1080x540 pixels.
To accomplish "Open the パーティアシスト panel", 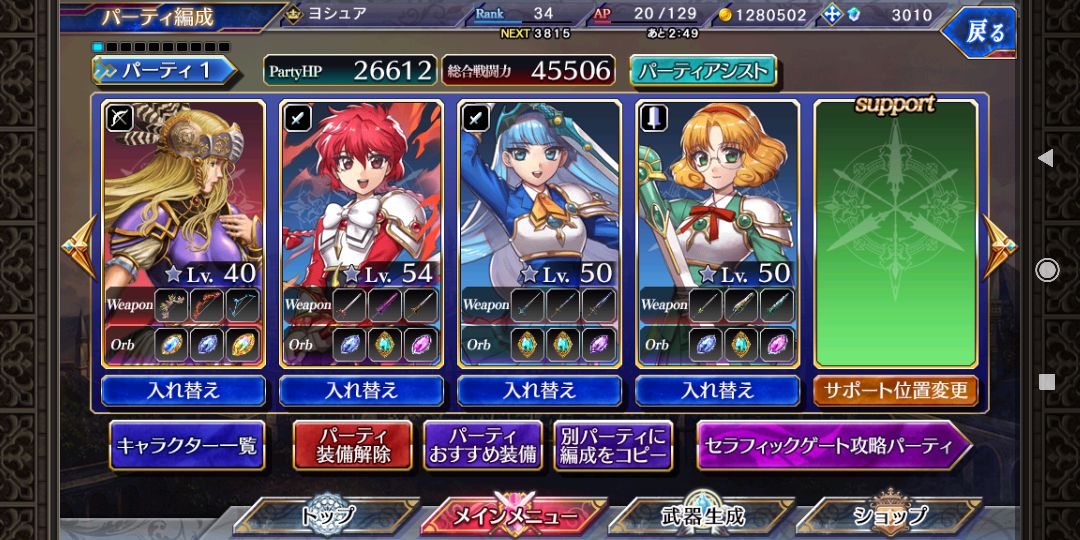I will [703, 70].
